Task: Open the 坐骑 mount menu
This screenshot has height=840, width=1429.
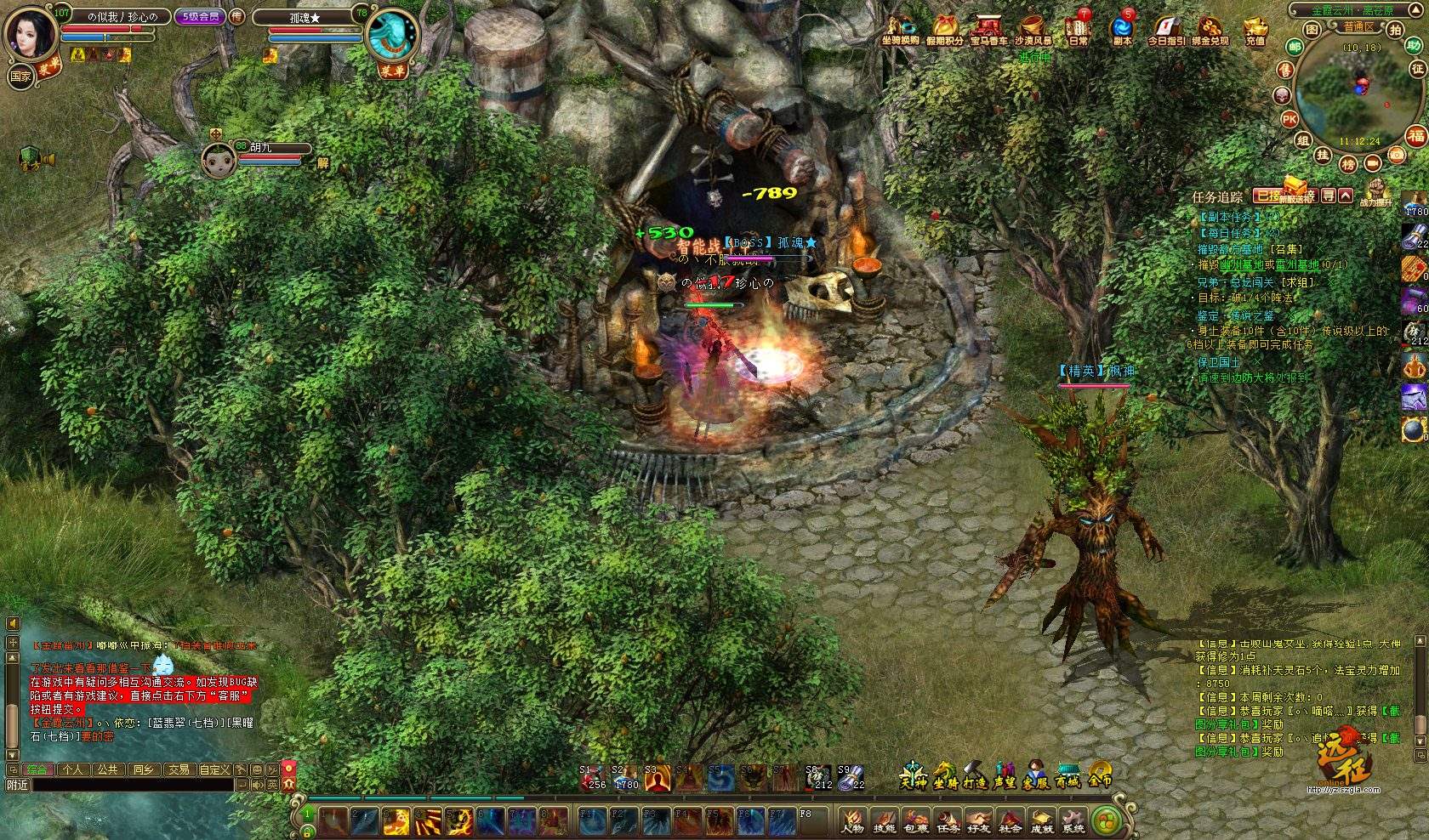Action: coord(944,775)
